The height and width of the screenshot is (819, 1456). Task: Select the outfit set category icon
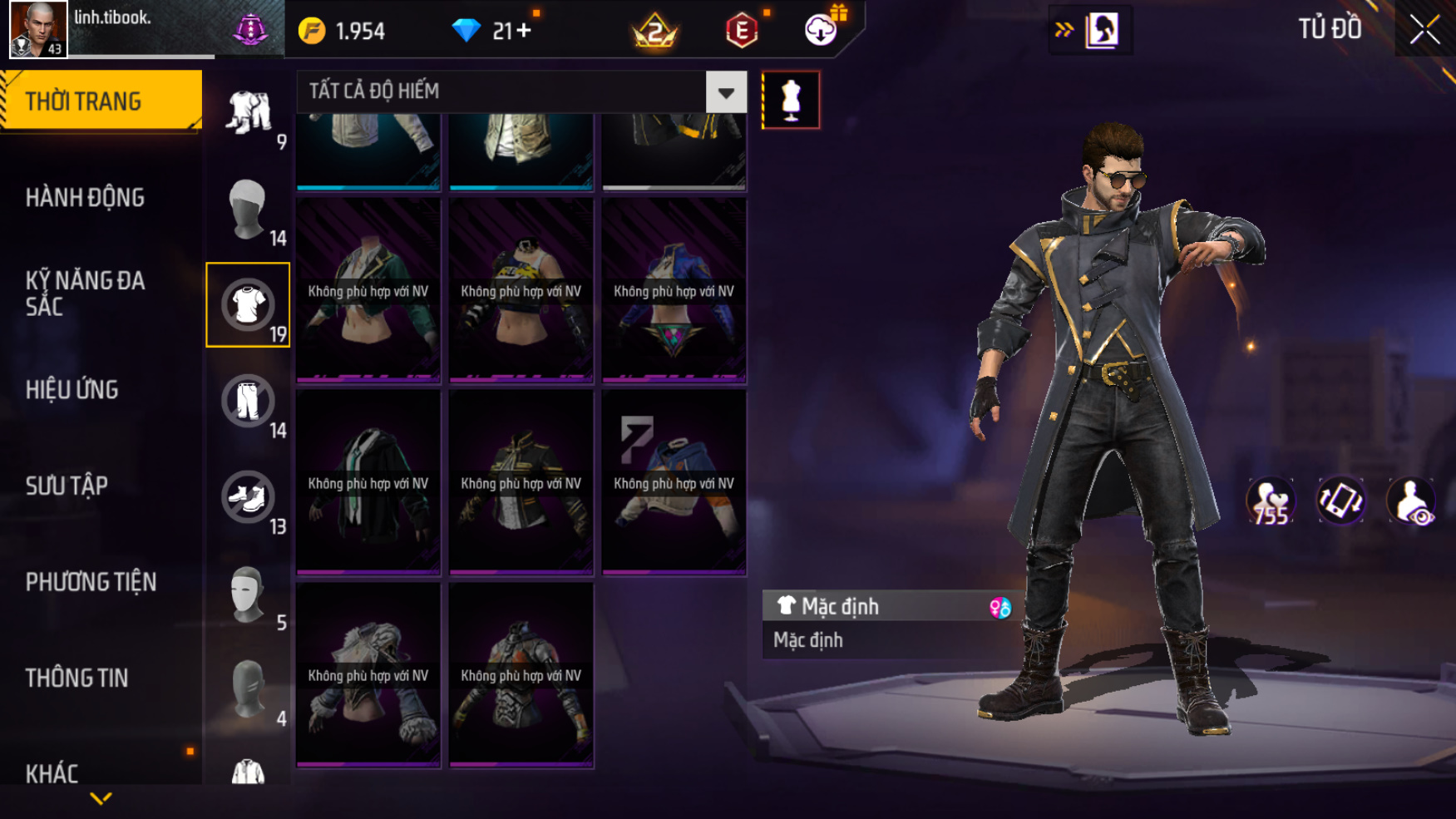[x=248, y=112]
